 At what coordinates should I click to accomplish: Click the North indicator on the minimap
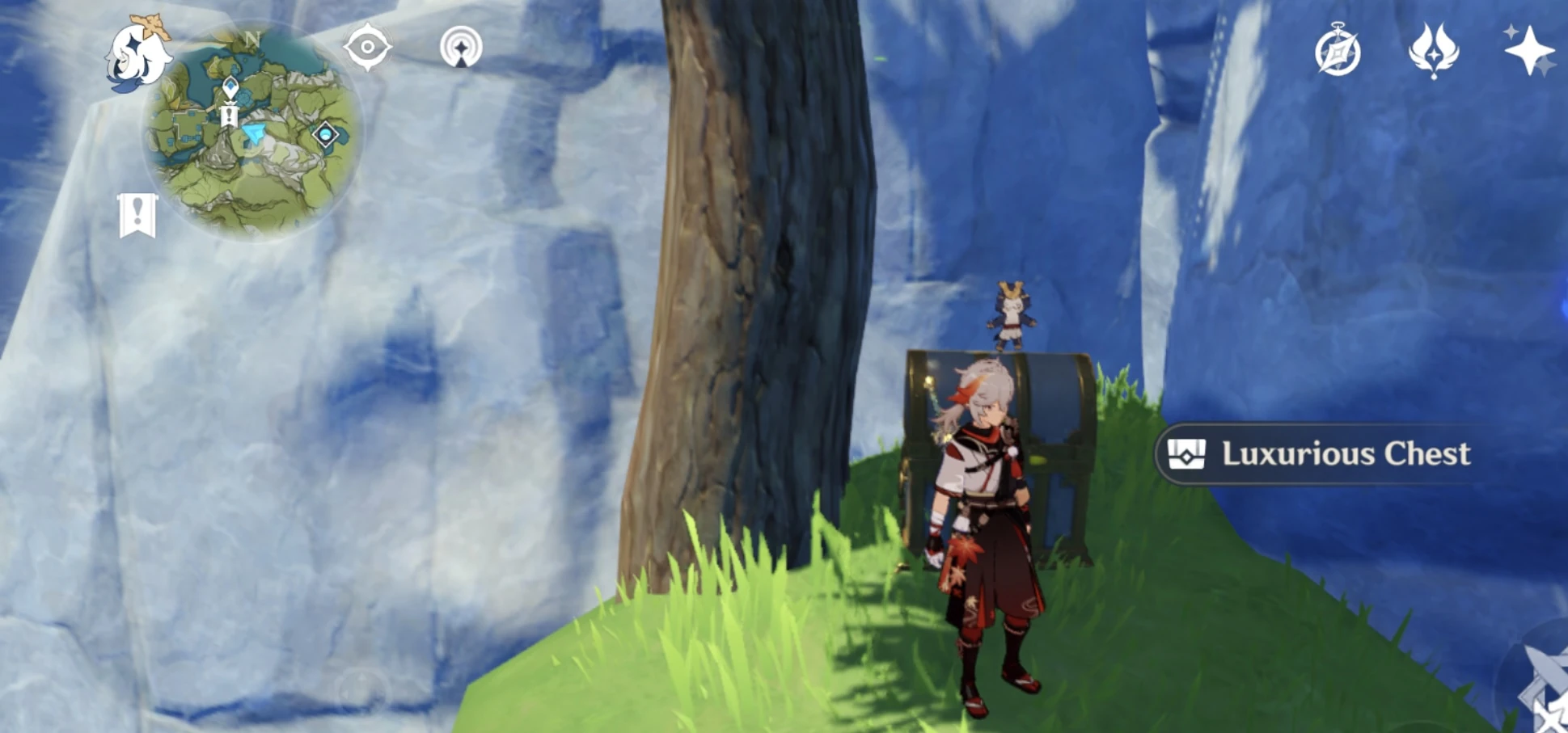tap(251, 38)
